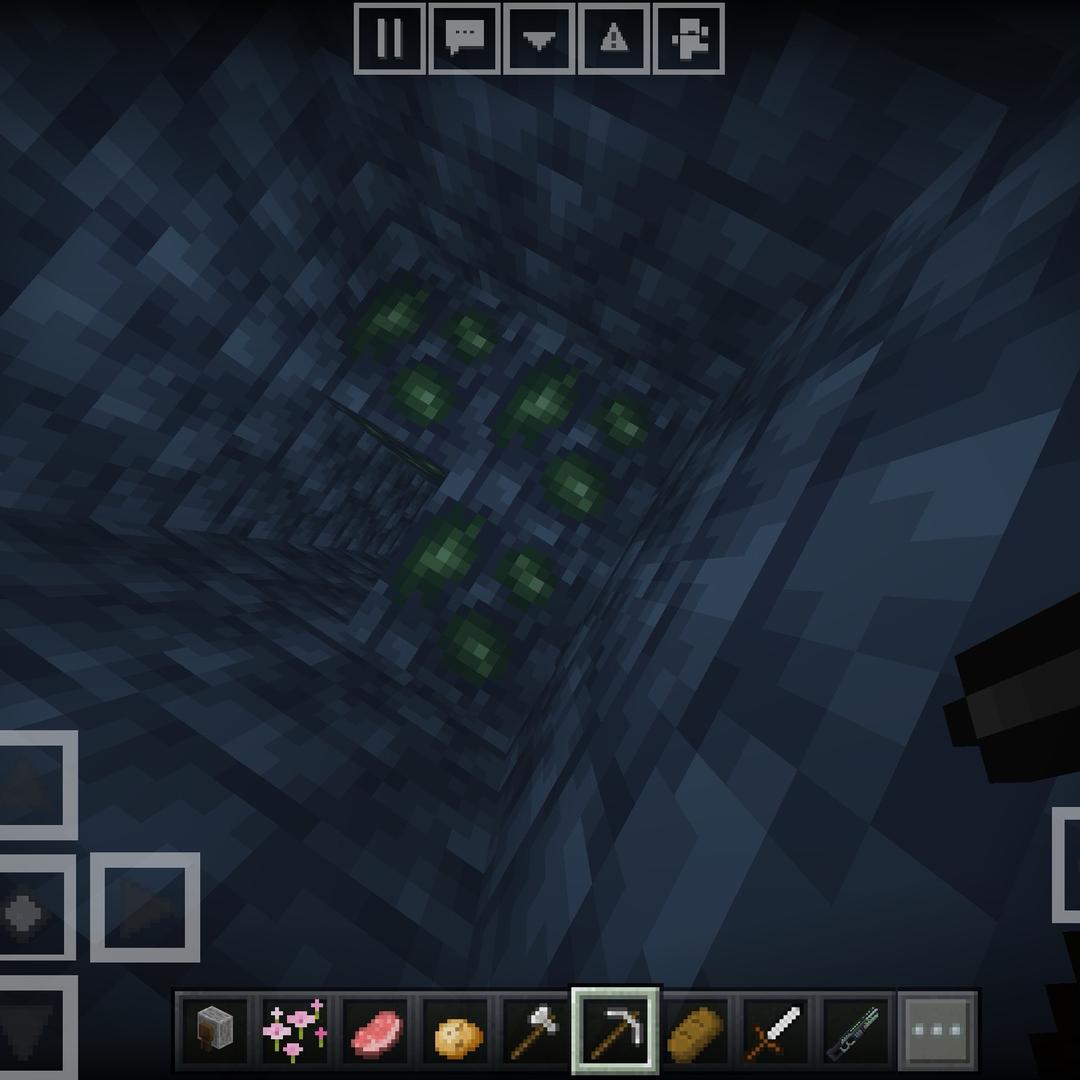
Task: Select the green-tipped rod in last hotbar slot
Action: (x=856, y=1031)
